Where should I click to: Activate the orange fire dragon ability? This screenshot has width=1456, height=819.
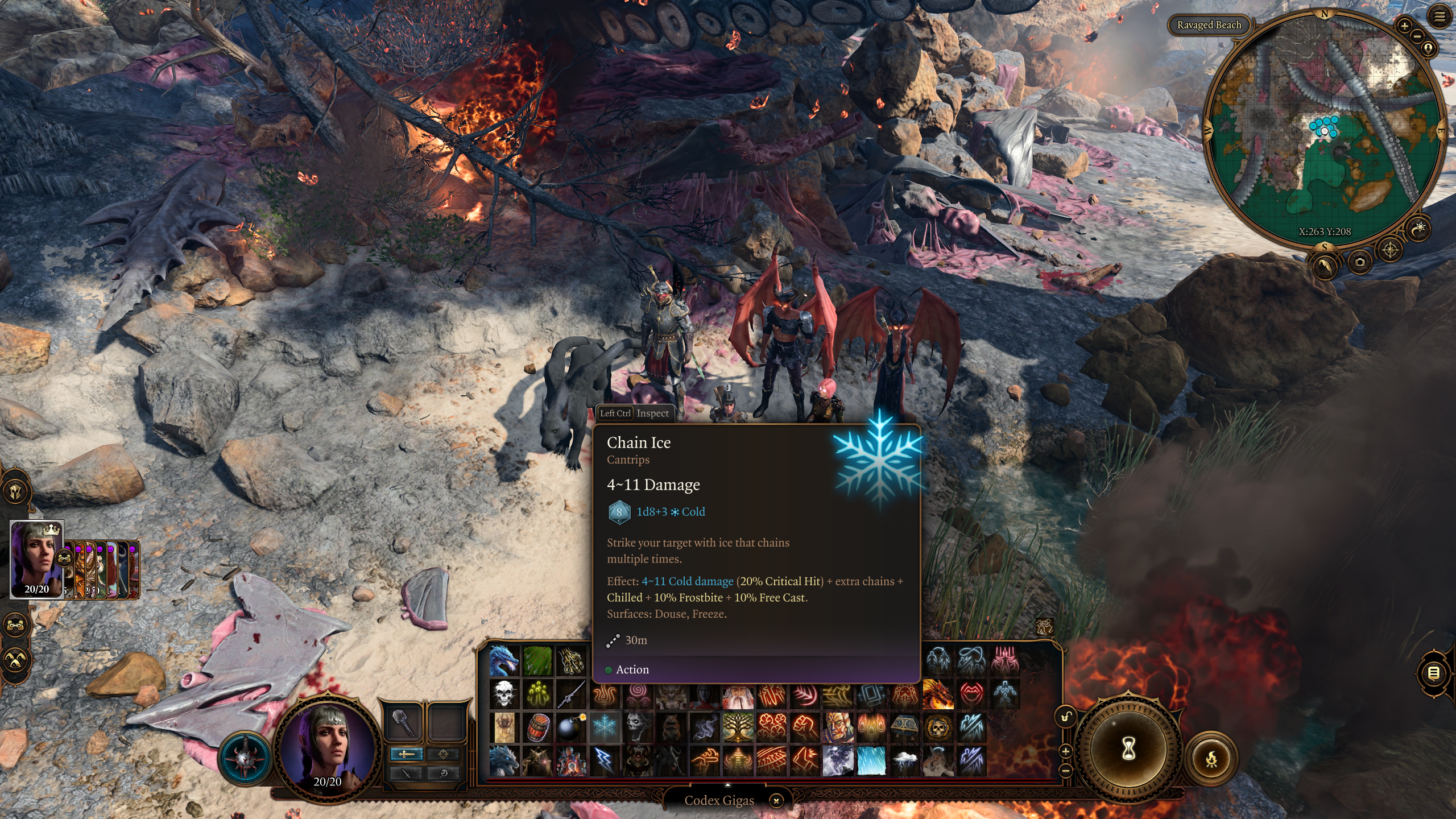tap(938, 693)
